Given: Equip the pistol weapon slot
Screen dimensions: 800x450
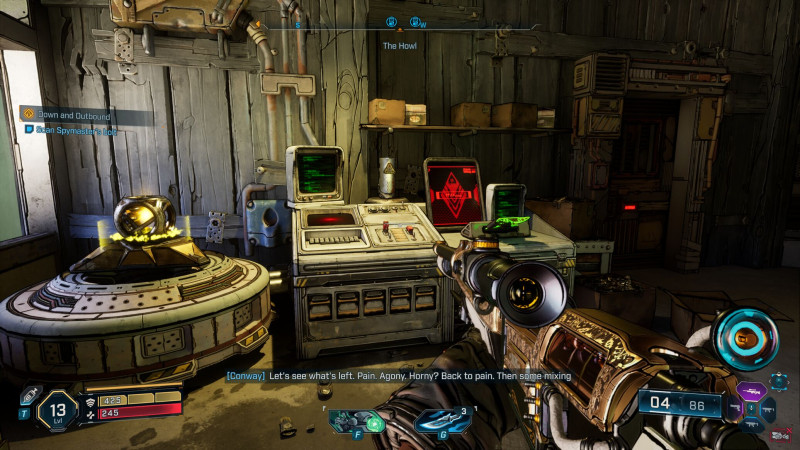Looking at the screenshot, I should [735, 408].
